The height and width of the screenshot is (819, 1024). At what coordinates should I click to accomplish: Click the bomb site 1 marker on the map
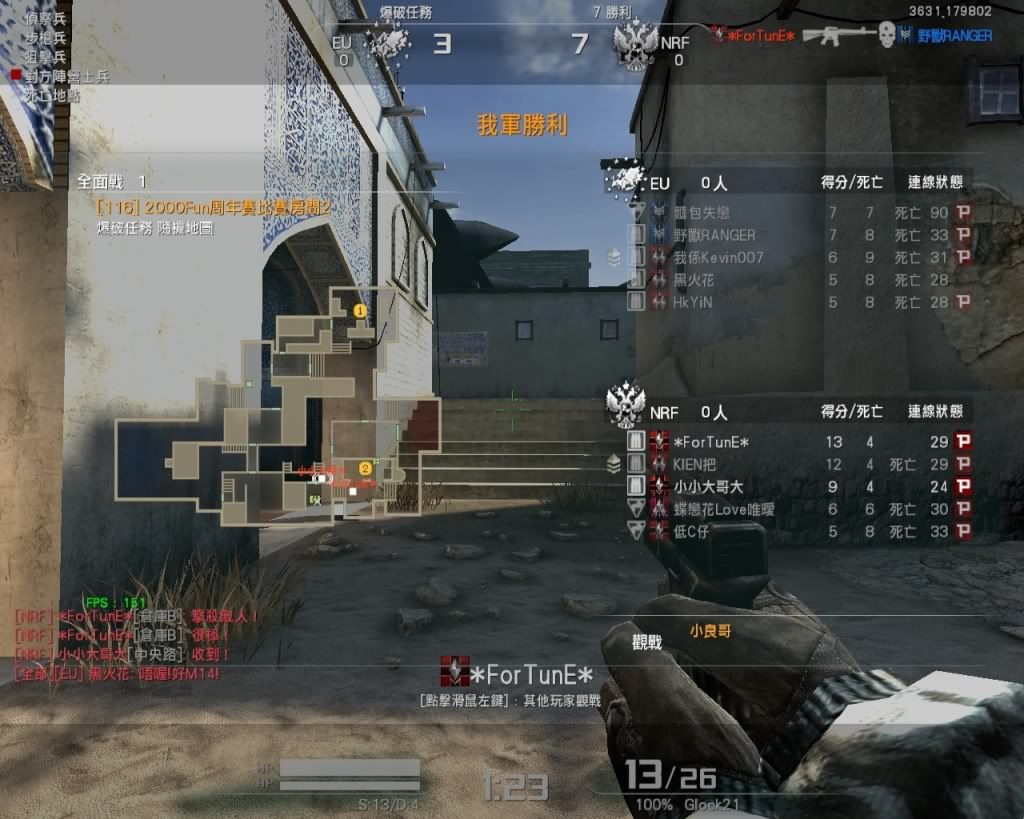[360, 312]
